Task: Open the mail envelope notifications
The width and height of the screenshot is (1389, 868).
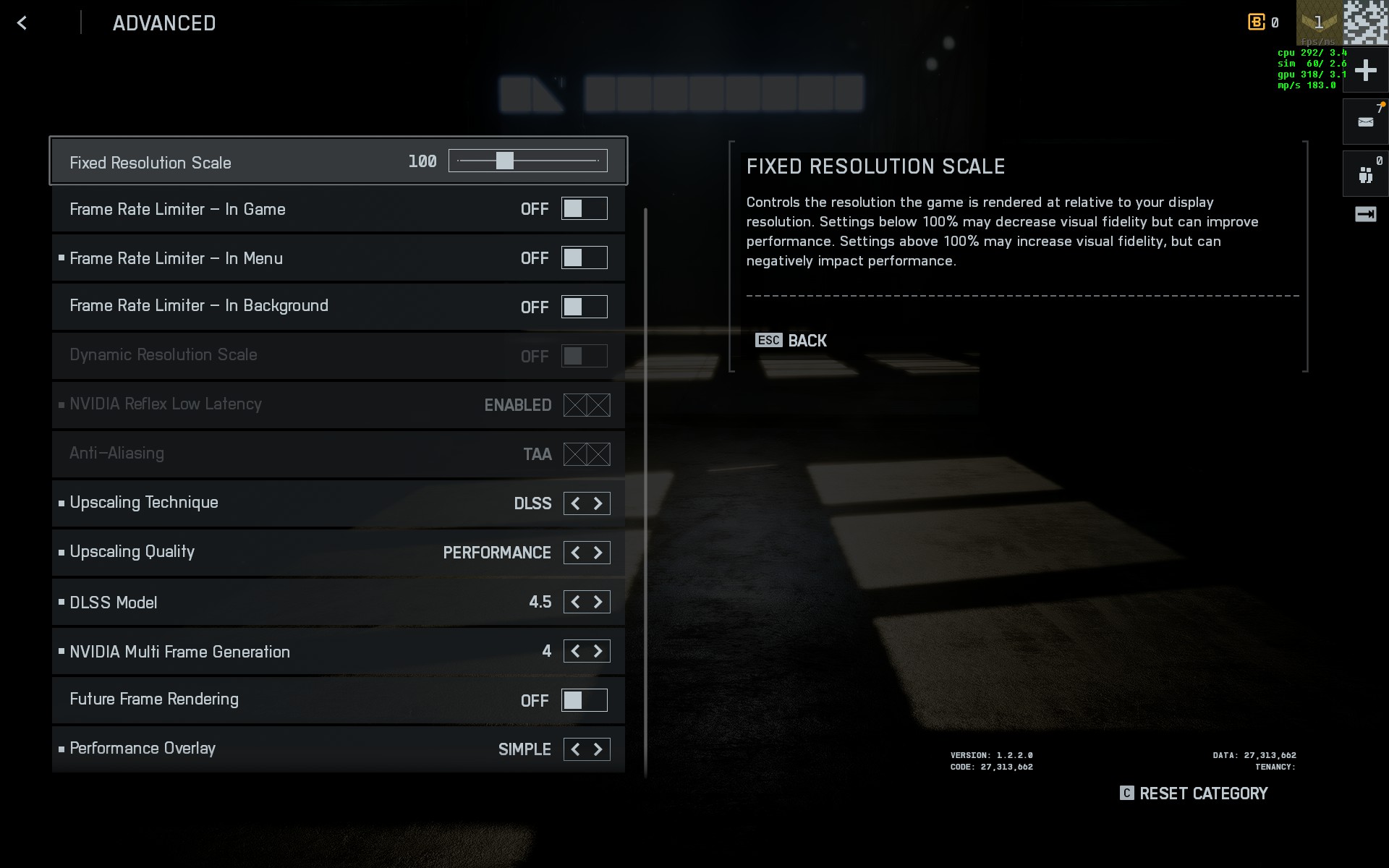Action: [1365, 122]
